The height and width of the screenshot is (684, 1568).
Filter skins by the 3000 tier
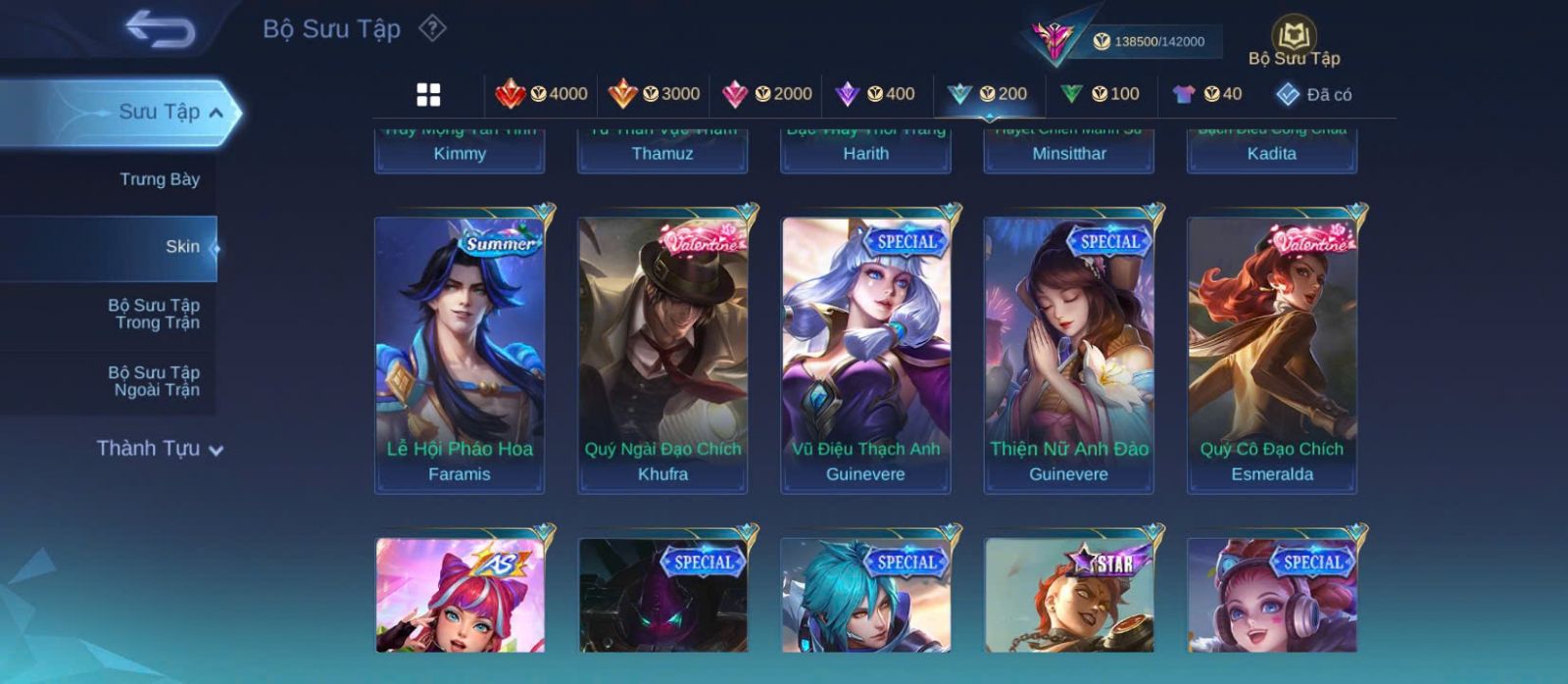[655, 94]
